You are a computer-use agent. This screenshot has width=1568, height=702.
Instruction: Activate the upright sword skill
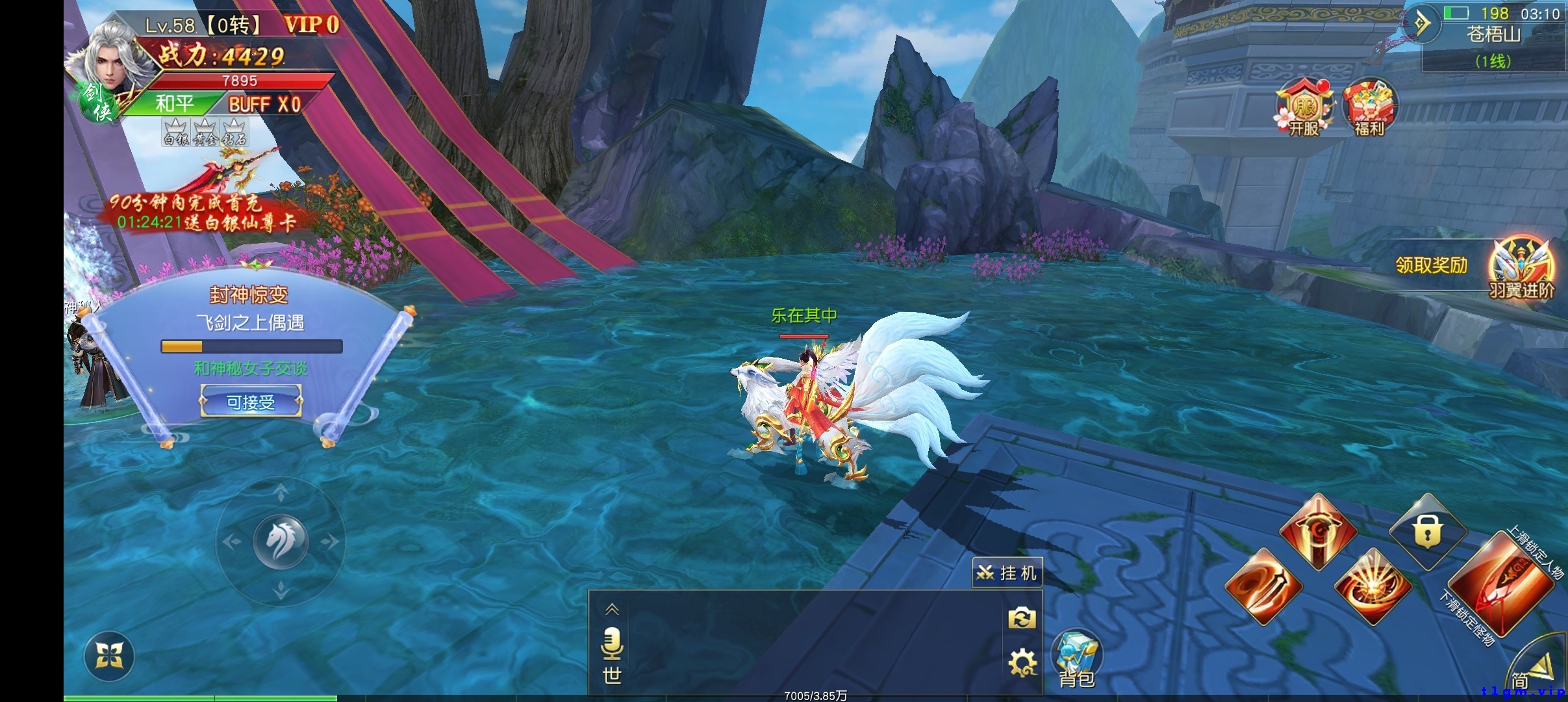(1317, 533)
